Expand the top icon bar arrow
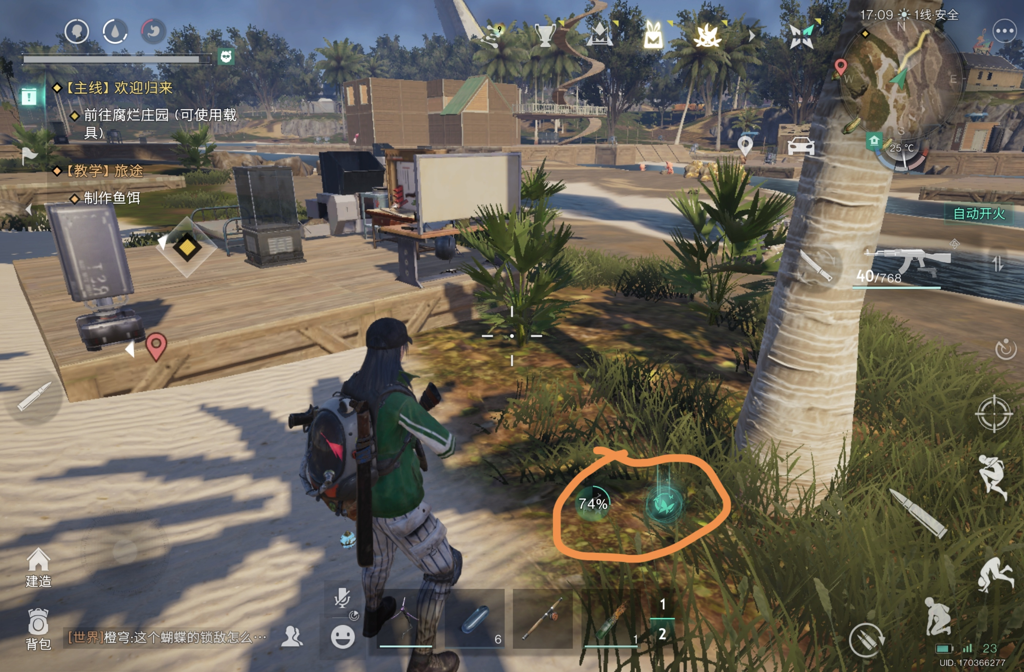Viewport: 1024px width, 672px height. pos(753,36)
